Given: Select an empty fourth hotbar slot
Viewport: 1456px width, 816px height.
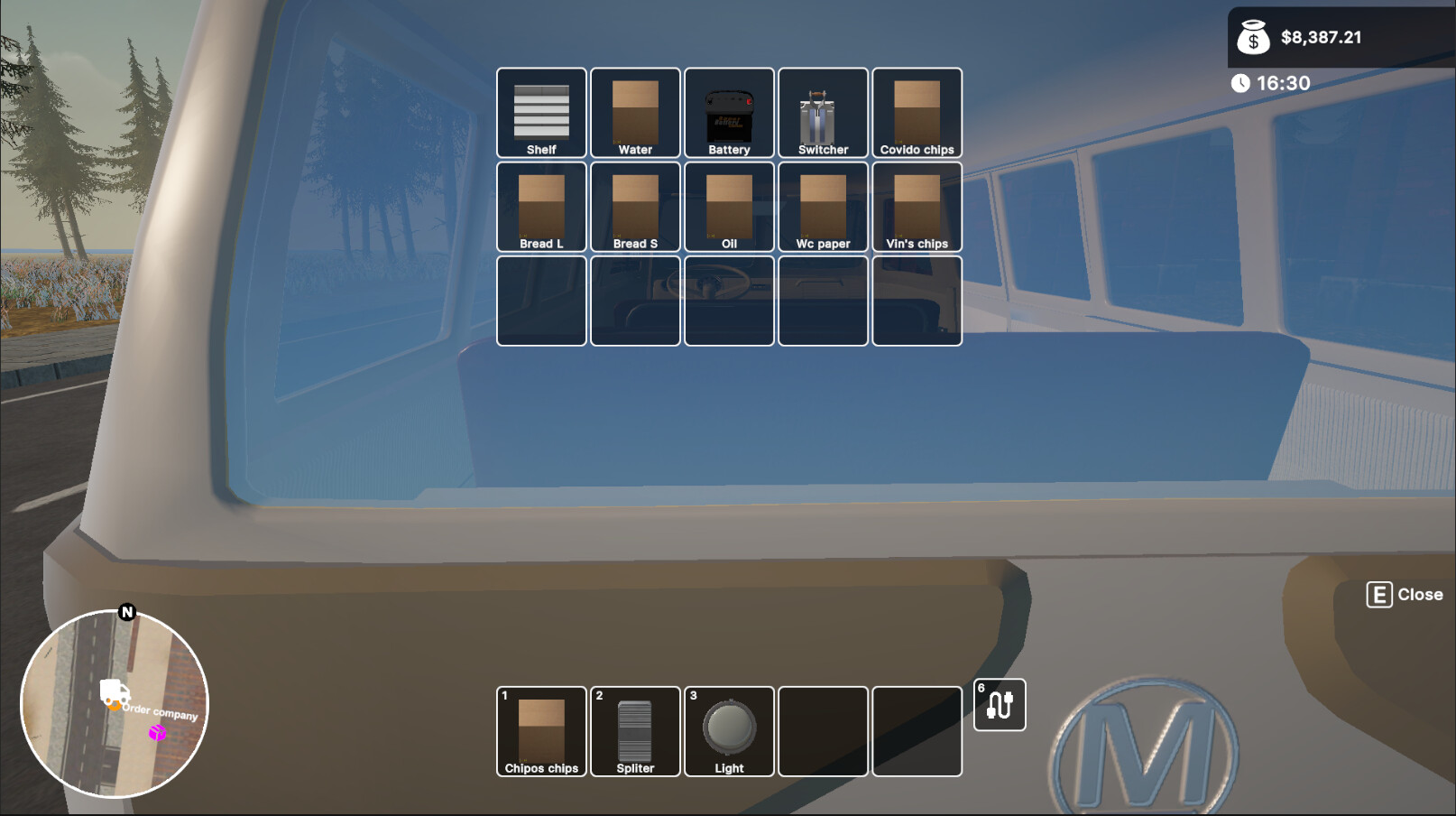Looking at the screenshot, I should pyautogui.click(x=822, y=731).
